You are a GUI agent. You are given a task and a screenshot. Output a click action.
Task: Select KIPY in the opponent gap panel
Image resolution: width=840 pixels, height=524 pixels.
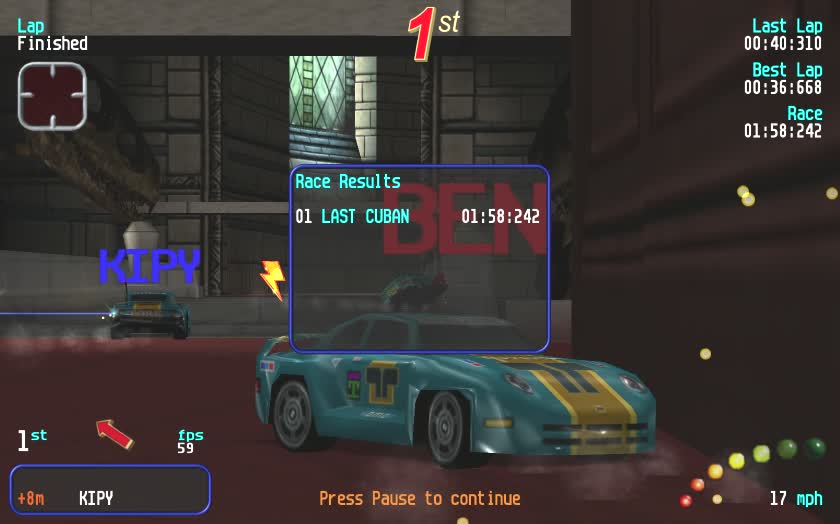(96, 498)
